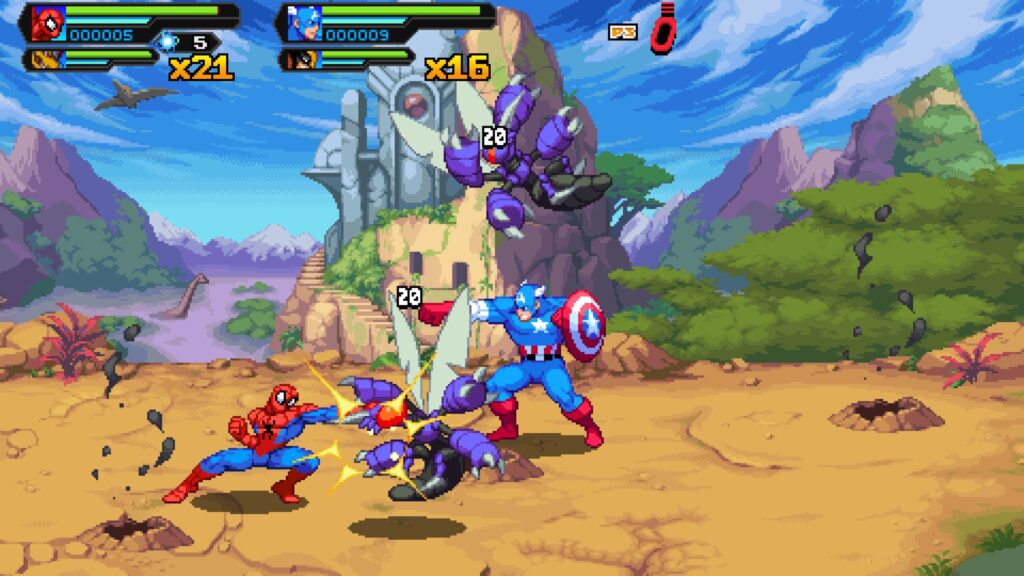Click player one's partner character portrait
Screen dimensions: 1024x576
[x=46, y=59]
